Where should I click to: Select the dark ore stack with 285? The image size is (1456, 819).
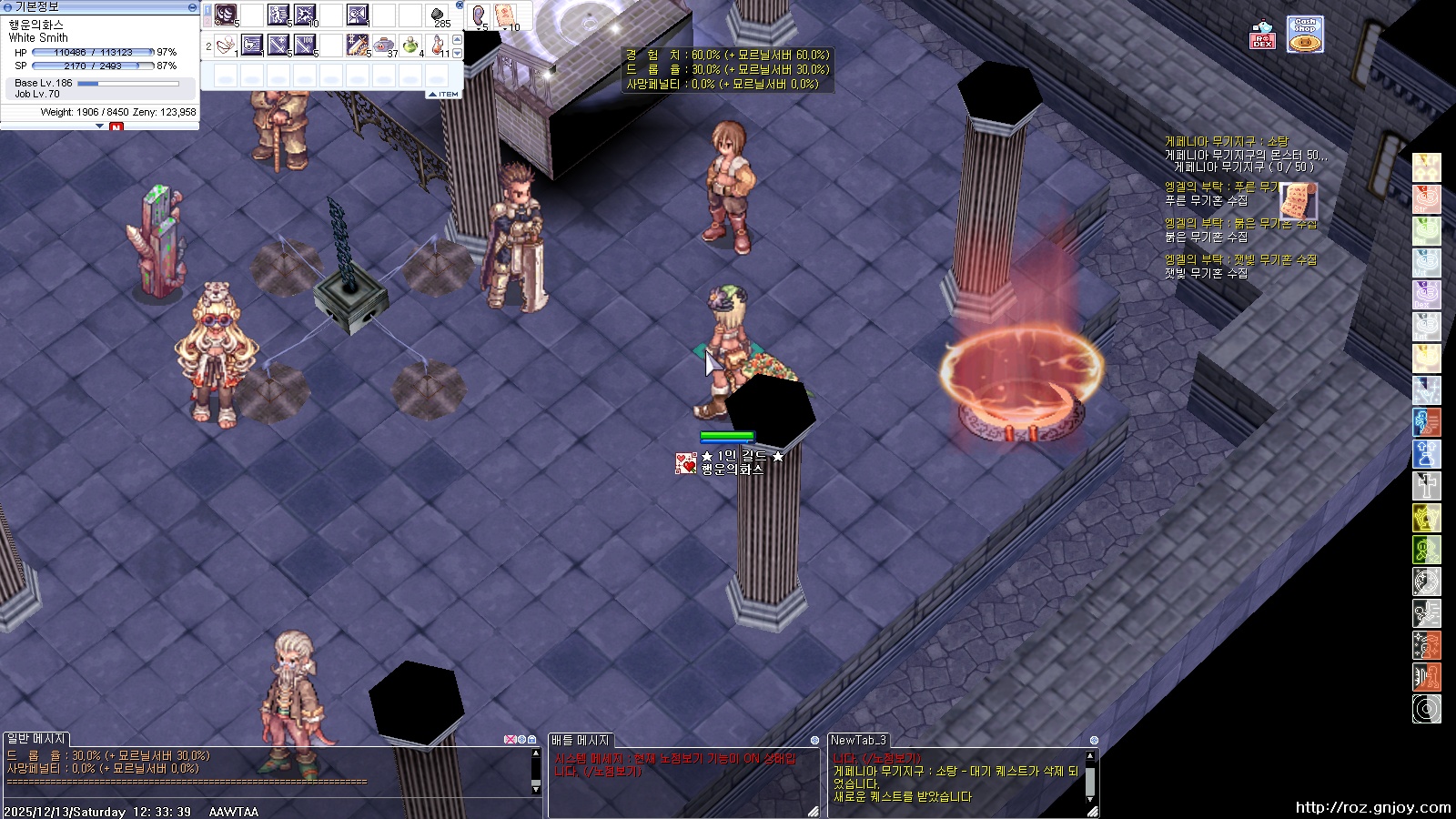click(438, 15)
